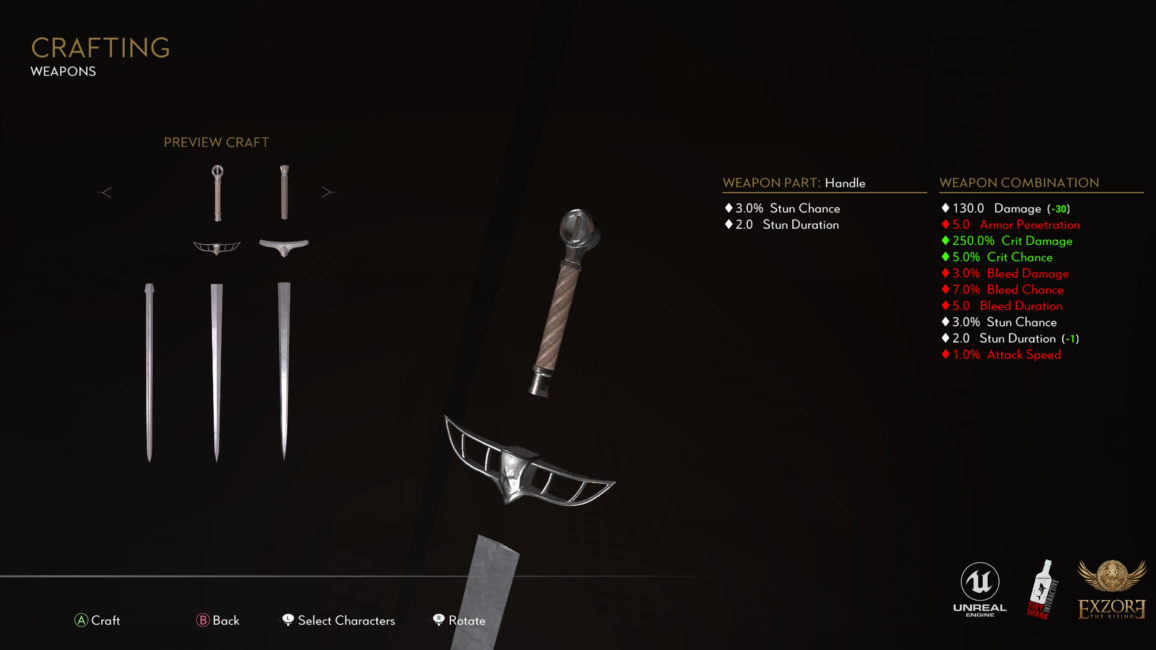The image size is (1156, 650).
Task: Select the ring-pommel handle part
Action: pos(216,192)
